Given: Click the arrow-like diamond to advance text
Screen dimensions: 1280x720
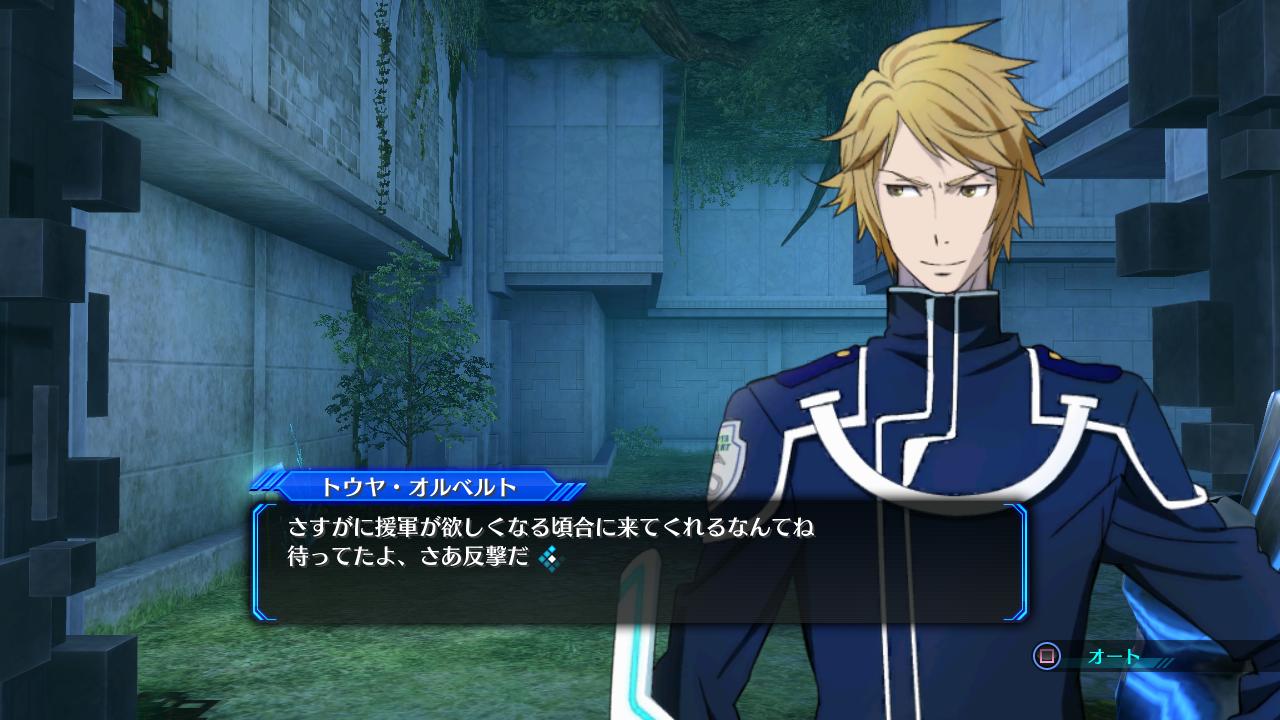Looking at the screenshot, I should click(x=550, y=559).
